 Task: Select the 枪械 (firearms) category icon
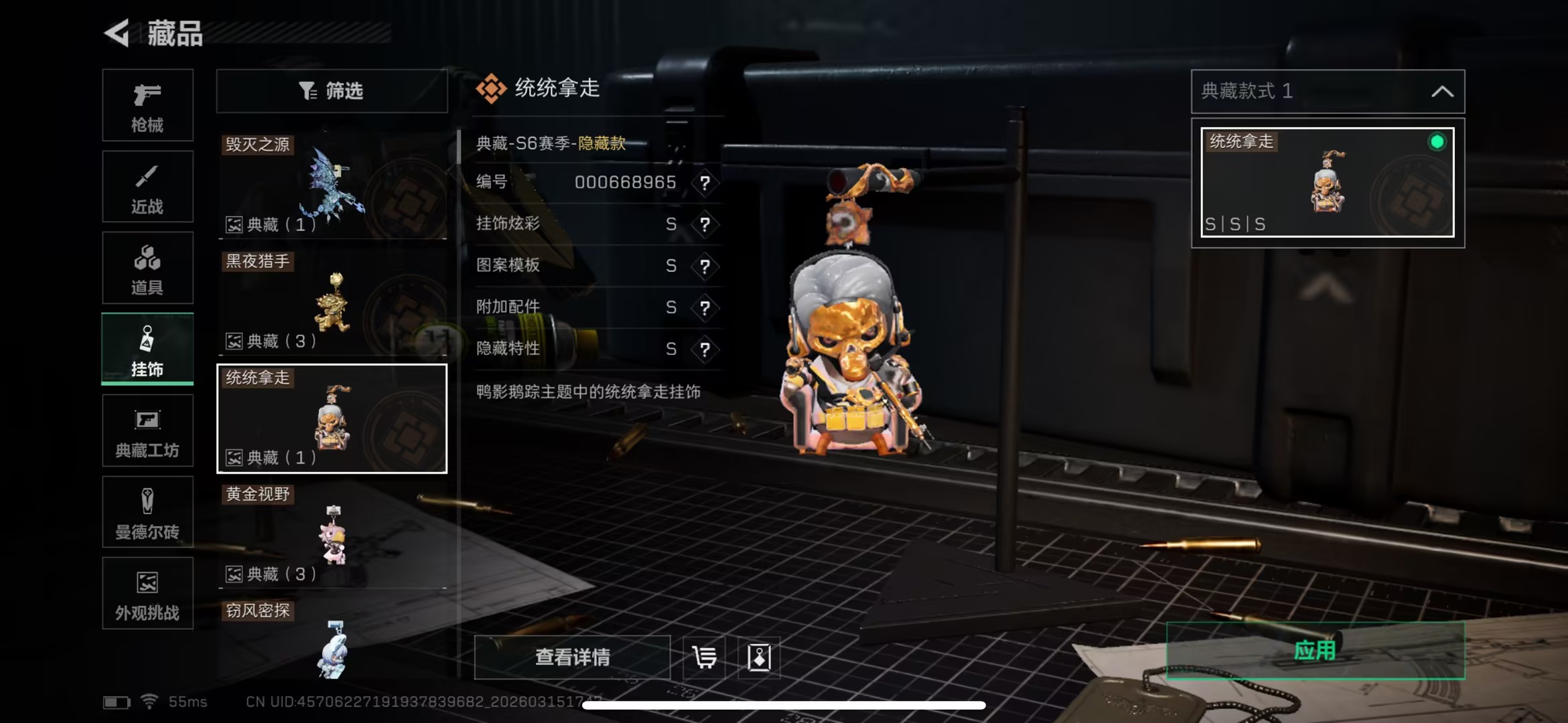click(x=147, y=105)
